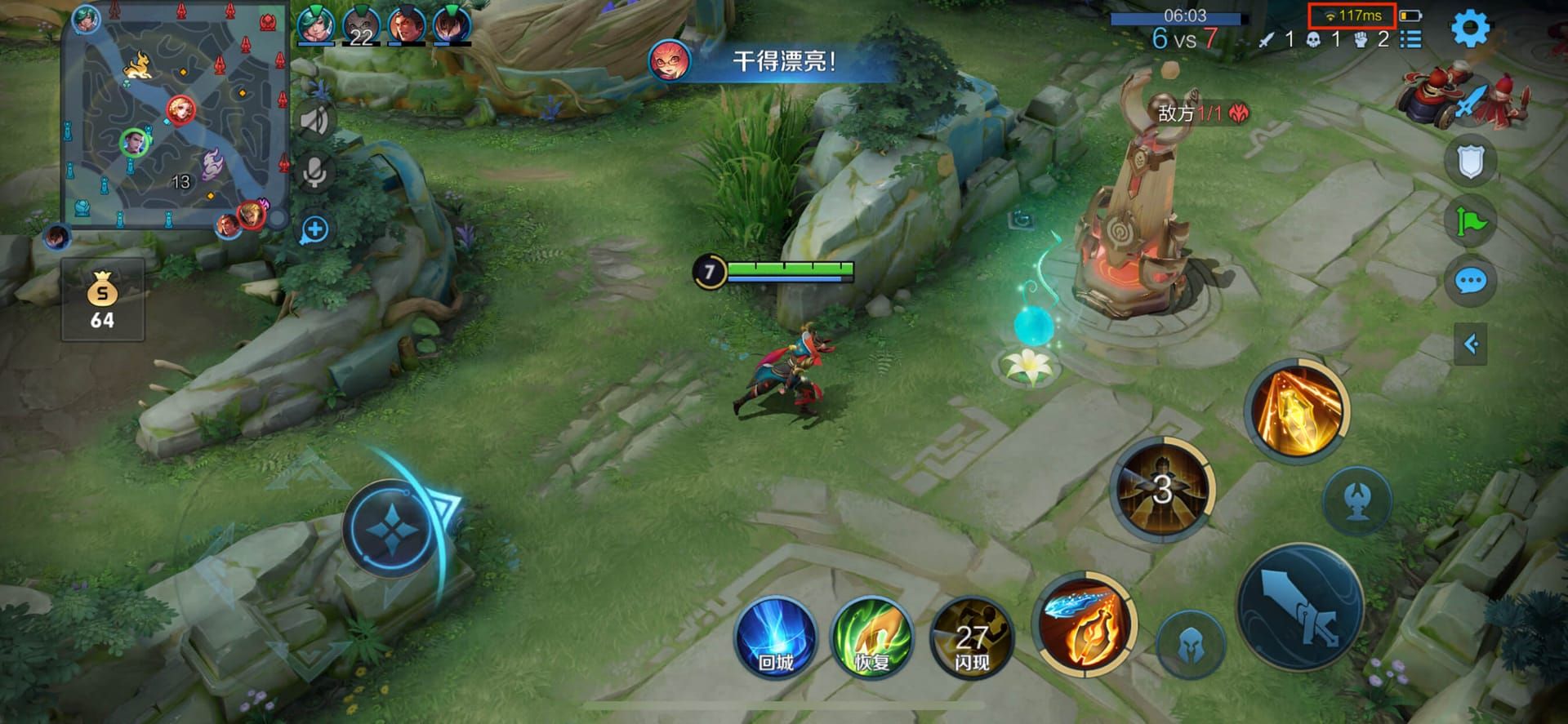Open the chat bubble icon on right edge

click(1470, 282)
